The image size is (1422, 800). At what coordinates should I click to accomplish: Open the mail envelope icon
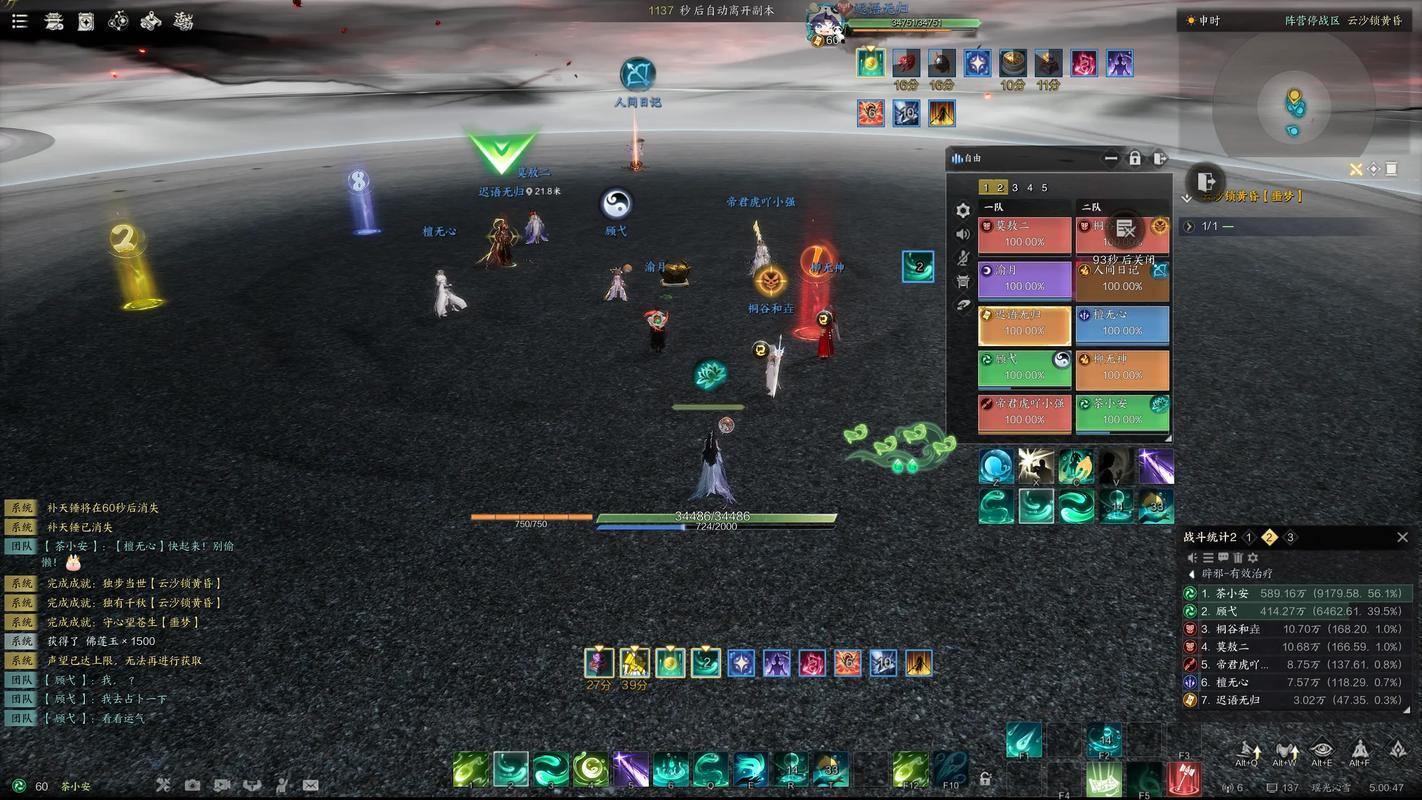pos(310,786)
